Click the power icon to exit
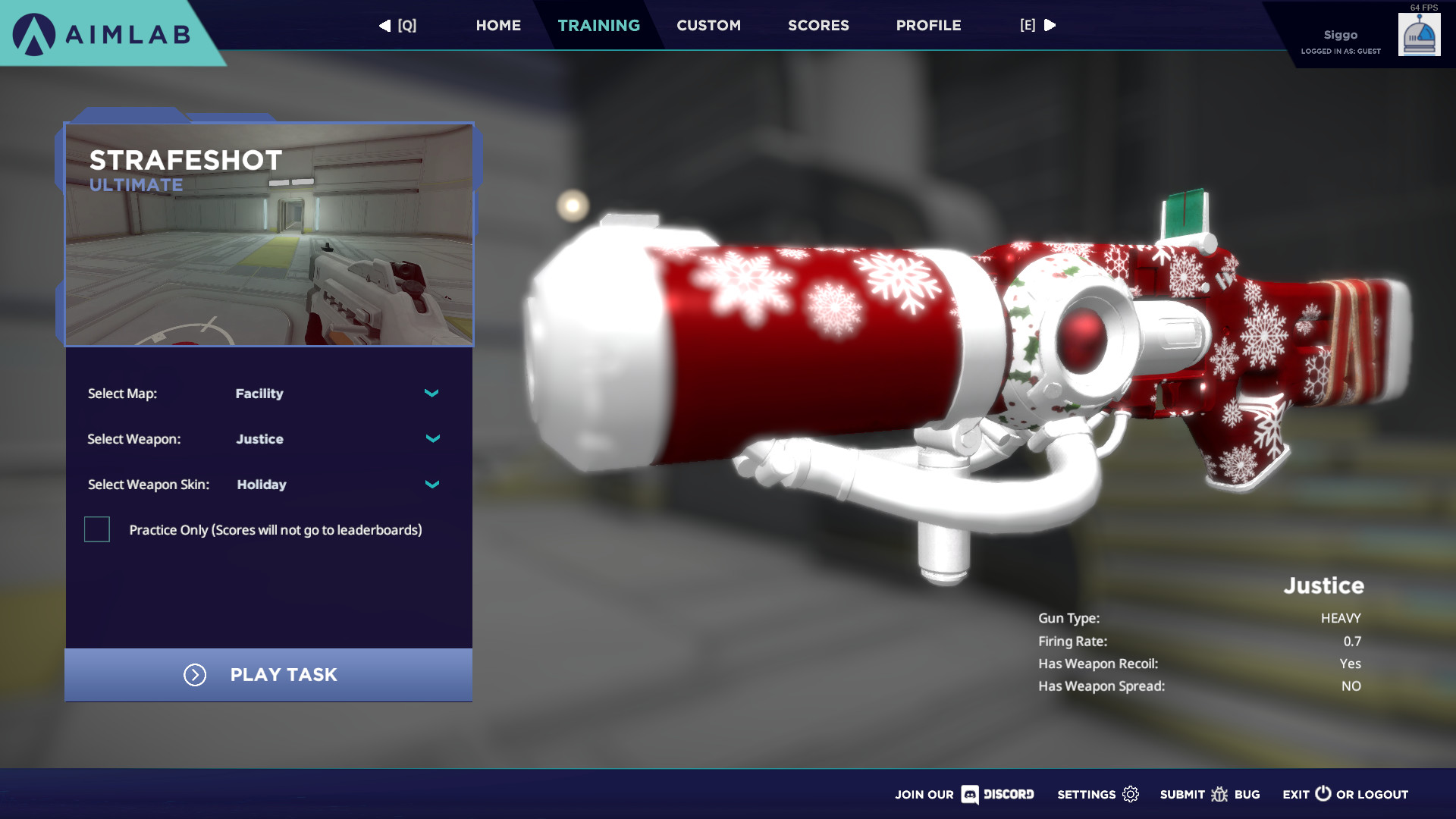 [x=1322, y=794]
